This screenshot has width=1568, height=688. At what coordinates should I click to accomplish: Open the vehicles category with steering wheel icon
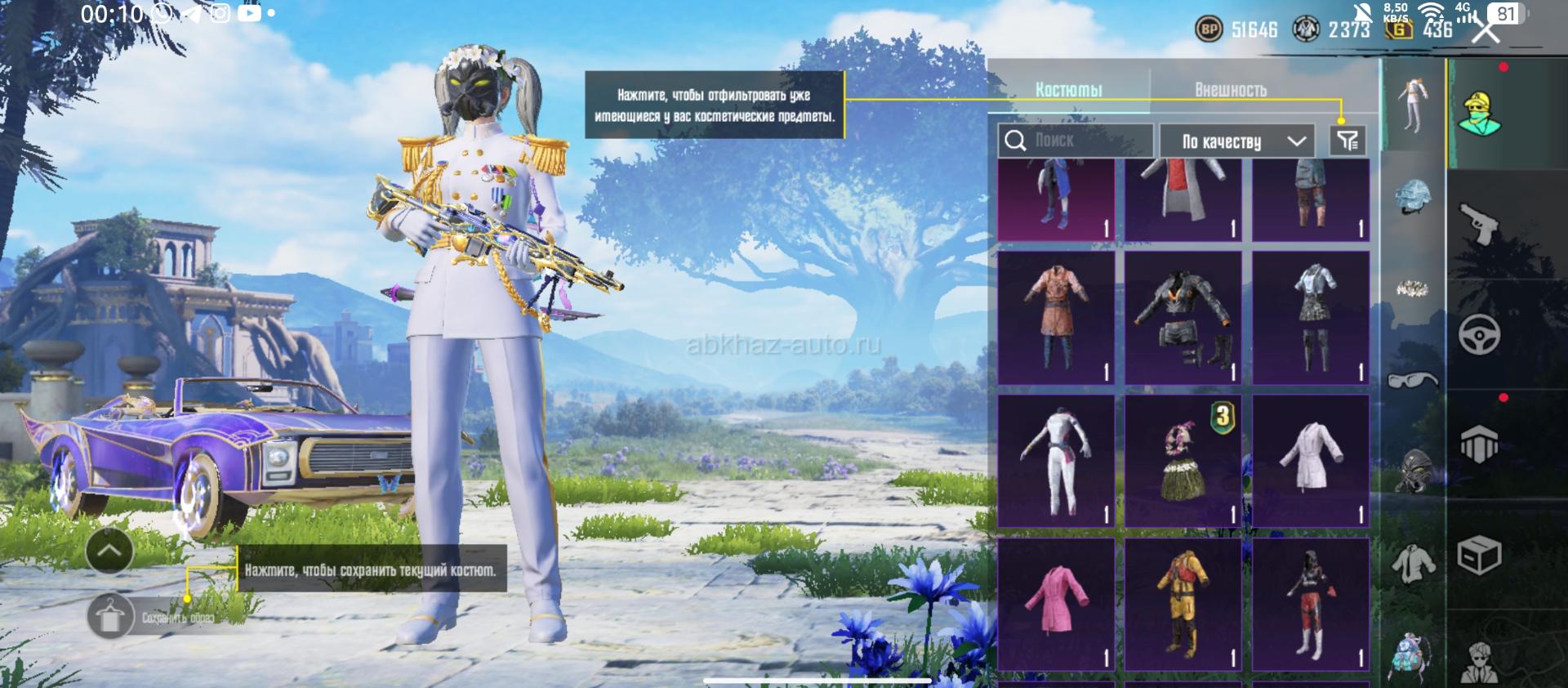(1479, 335)
